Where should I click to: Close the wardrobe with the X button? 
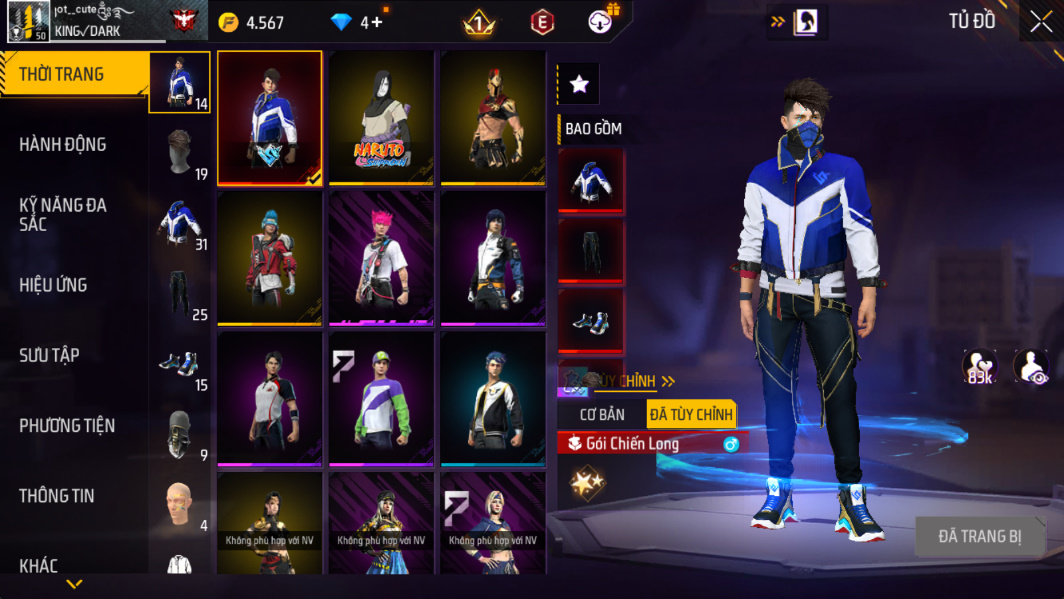(1040, 22)
